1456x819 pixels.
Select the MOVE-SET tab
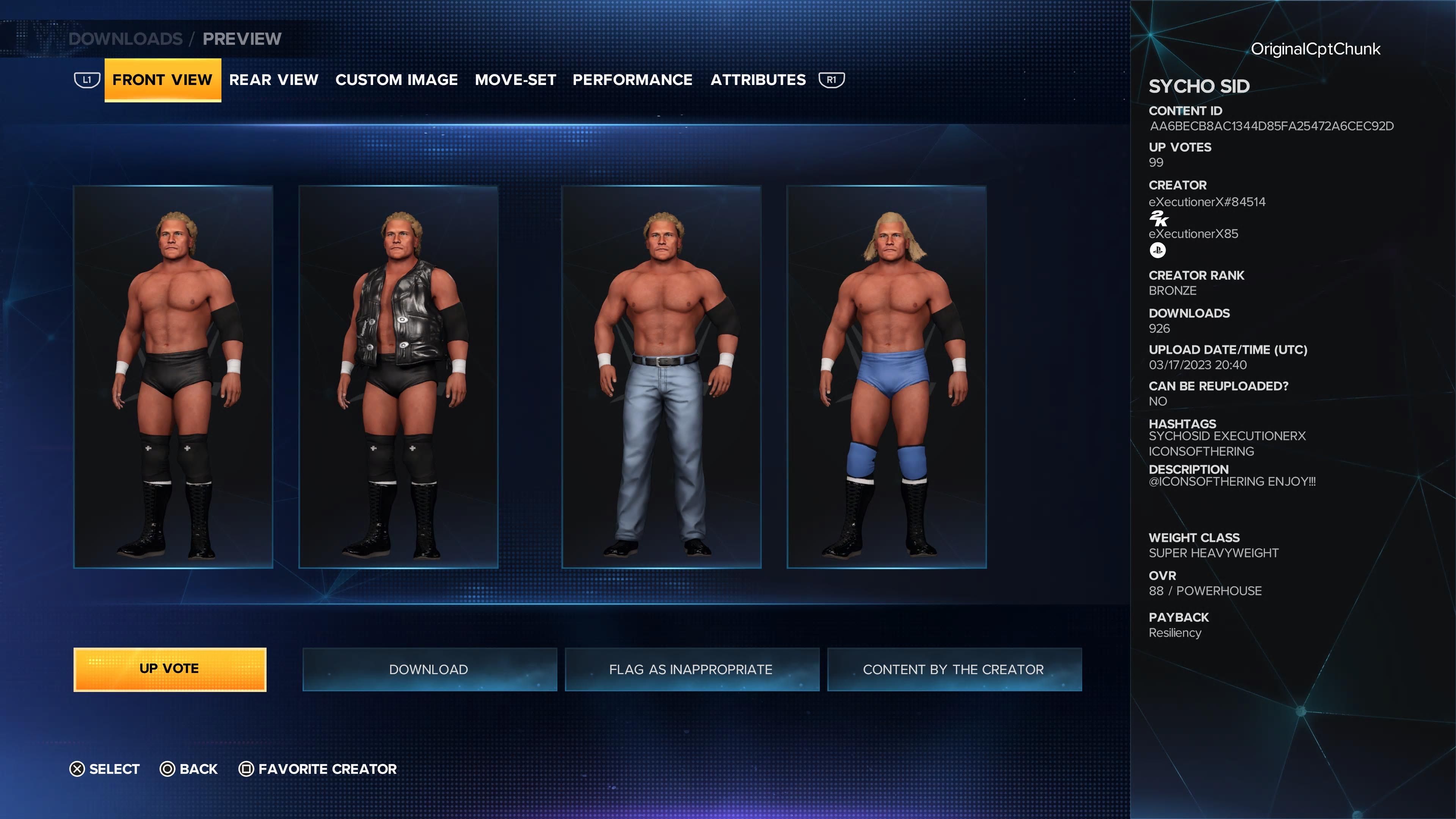click(516, 80)
